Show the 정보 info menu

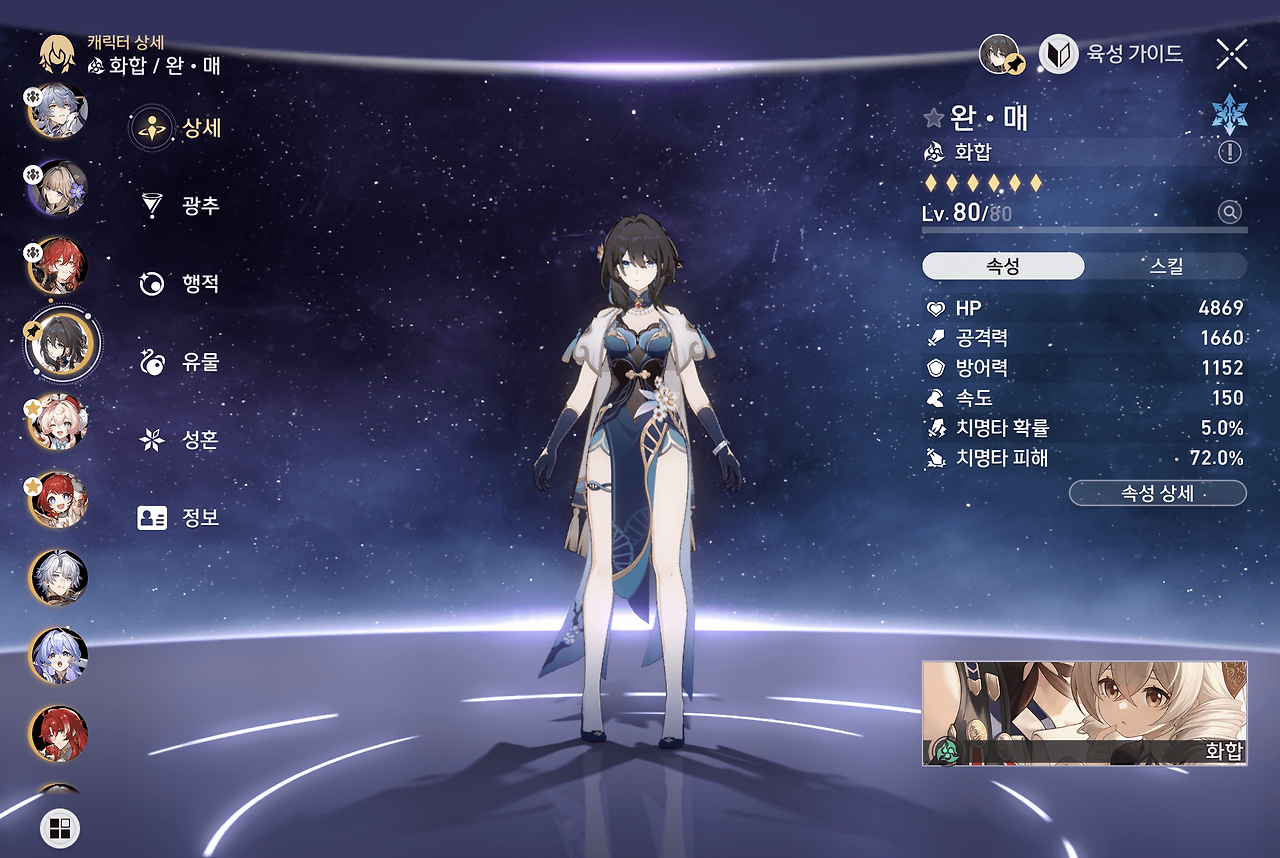pyautogui.click(x=178, y=518)
